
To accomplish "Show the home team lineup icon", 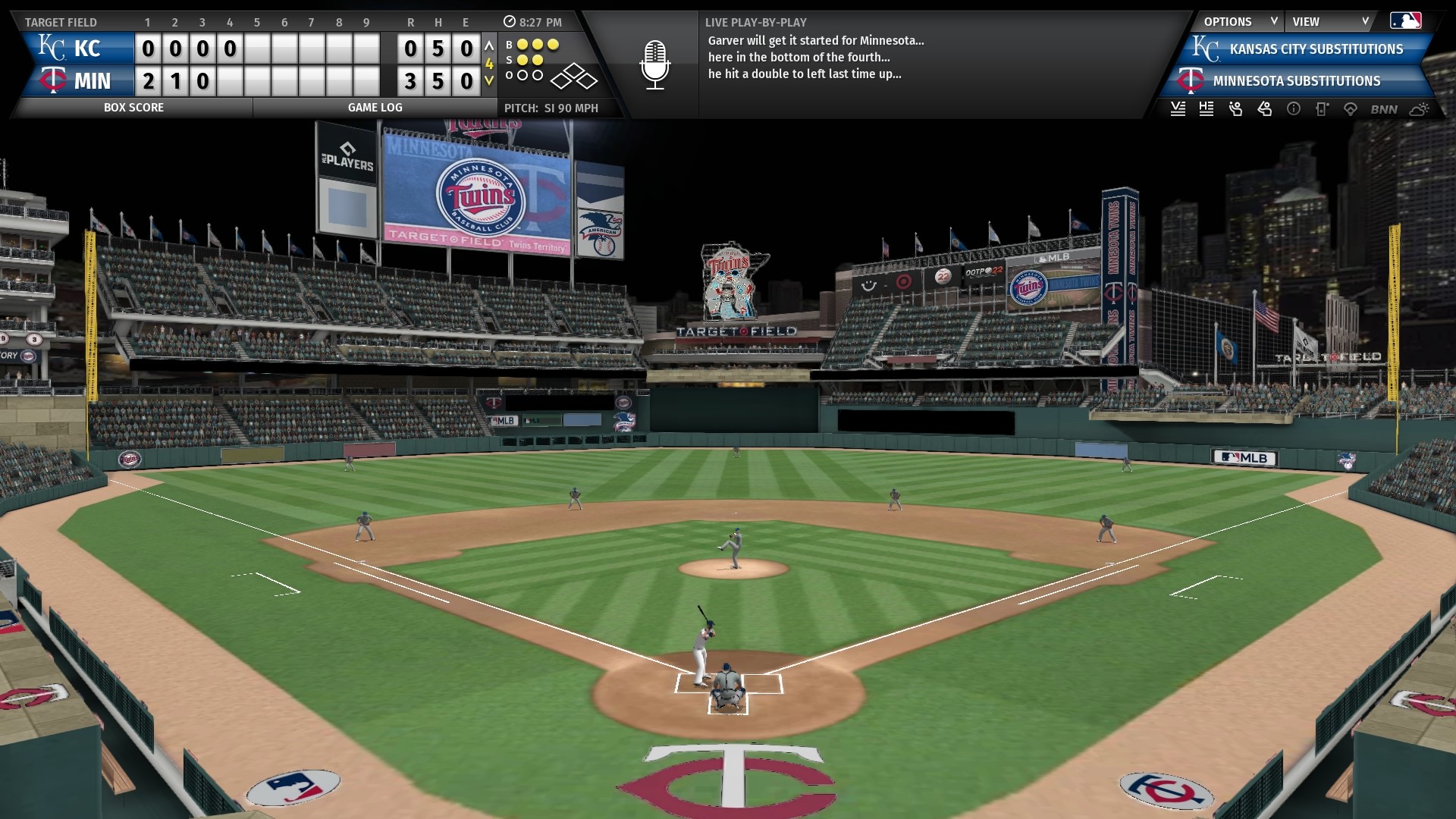I will pyautogui.click(x=1207, y=109).
